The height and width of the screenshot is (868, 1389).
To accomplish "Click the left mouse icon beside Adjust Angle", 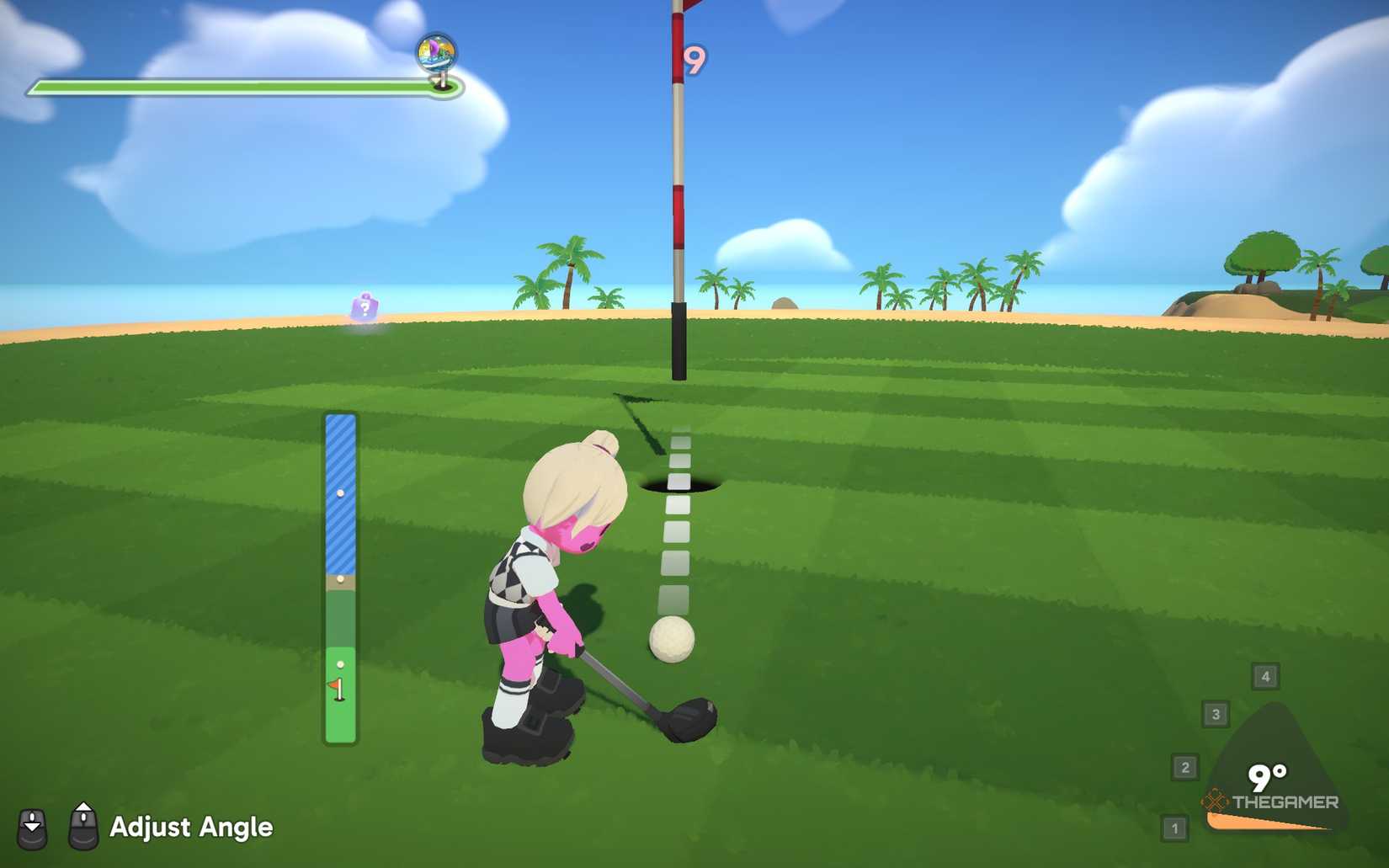I will (32, 828).
